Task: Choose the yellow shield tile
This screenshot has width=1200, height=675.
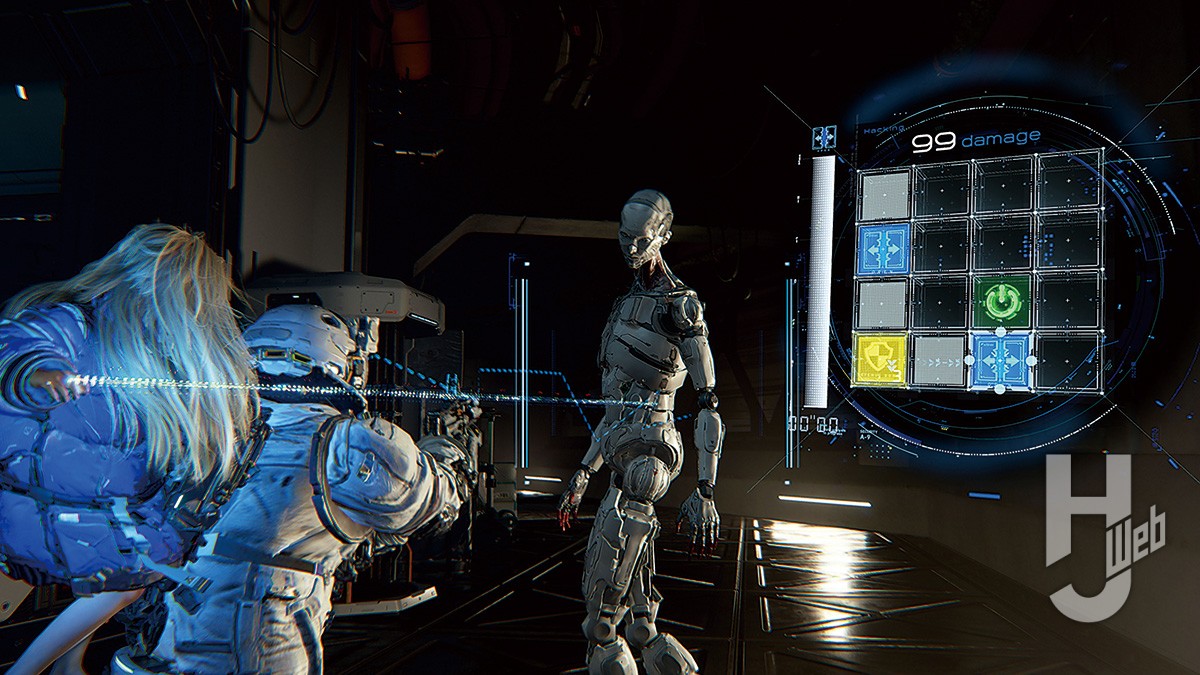Action: coord(879,360)
